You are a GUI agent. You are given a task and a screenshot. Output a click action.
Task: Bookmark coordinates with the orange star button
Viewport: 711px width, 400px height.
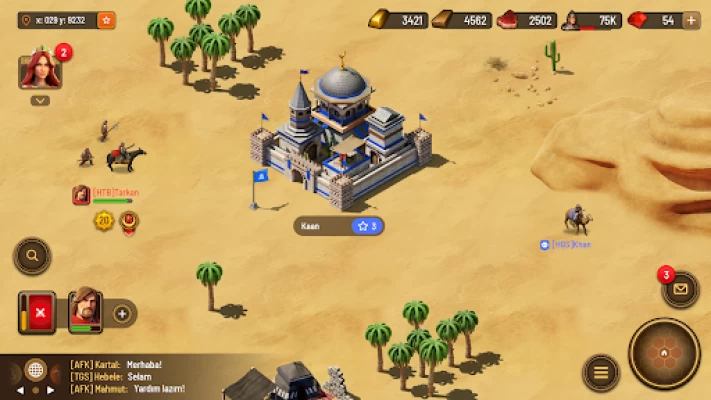coord(106,19)
